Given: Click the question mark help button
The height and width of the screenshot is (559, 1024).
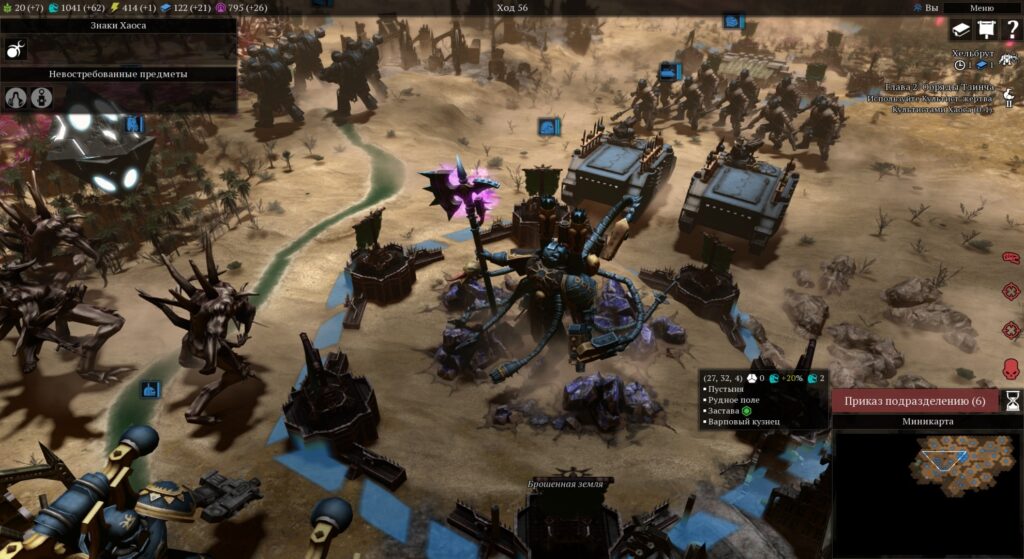Looking at the screenshot, I should pyautogui.click(x=1010, y=31).
